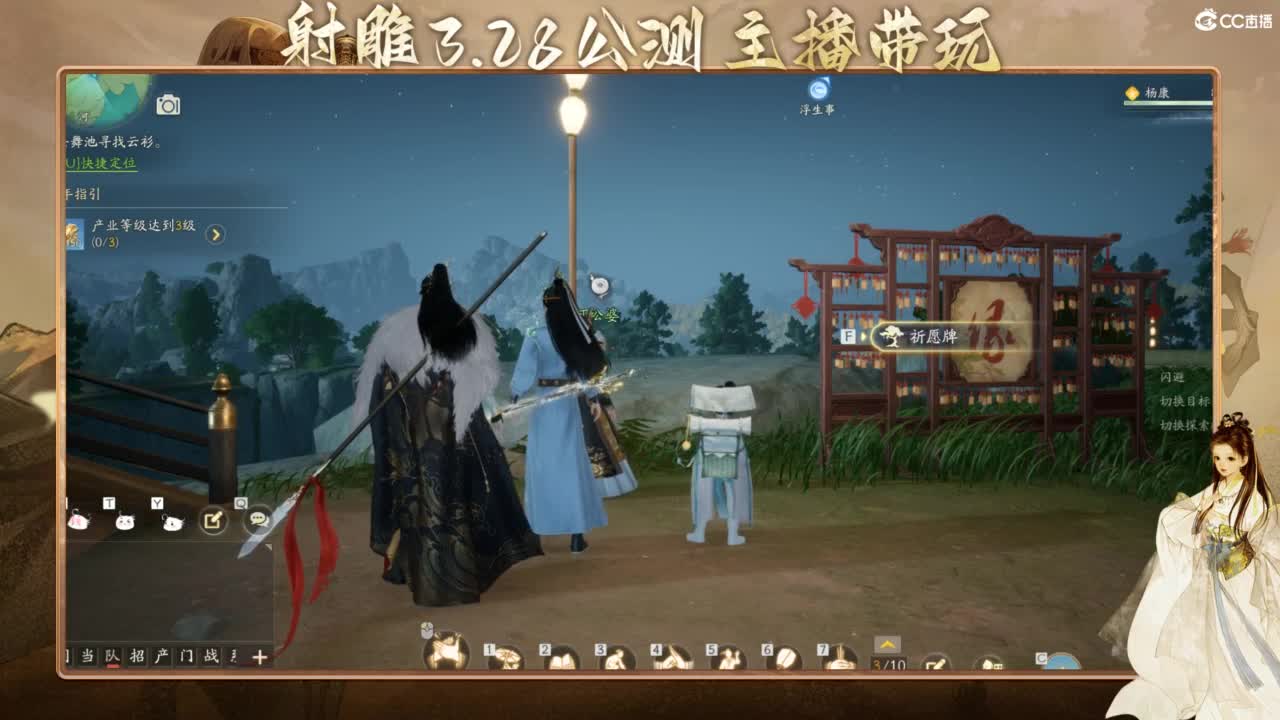Select the cat emote with Y hotkey

171,522
